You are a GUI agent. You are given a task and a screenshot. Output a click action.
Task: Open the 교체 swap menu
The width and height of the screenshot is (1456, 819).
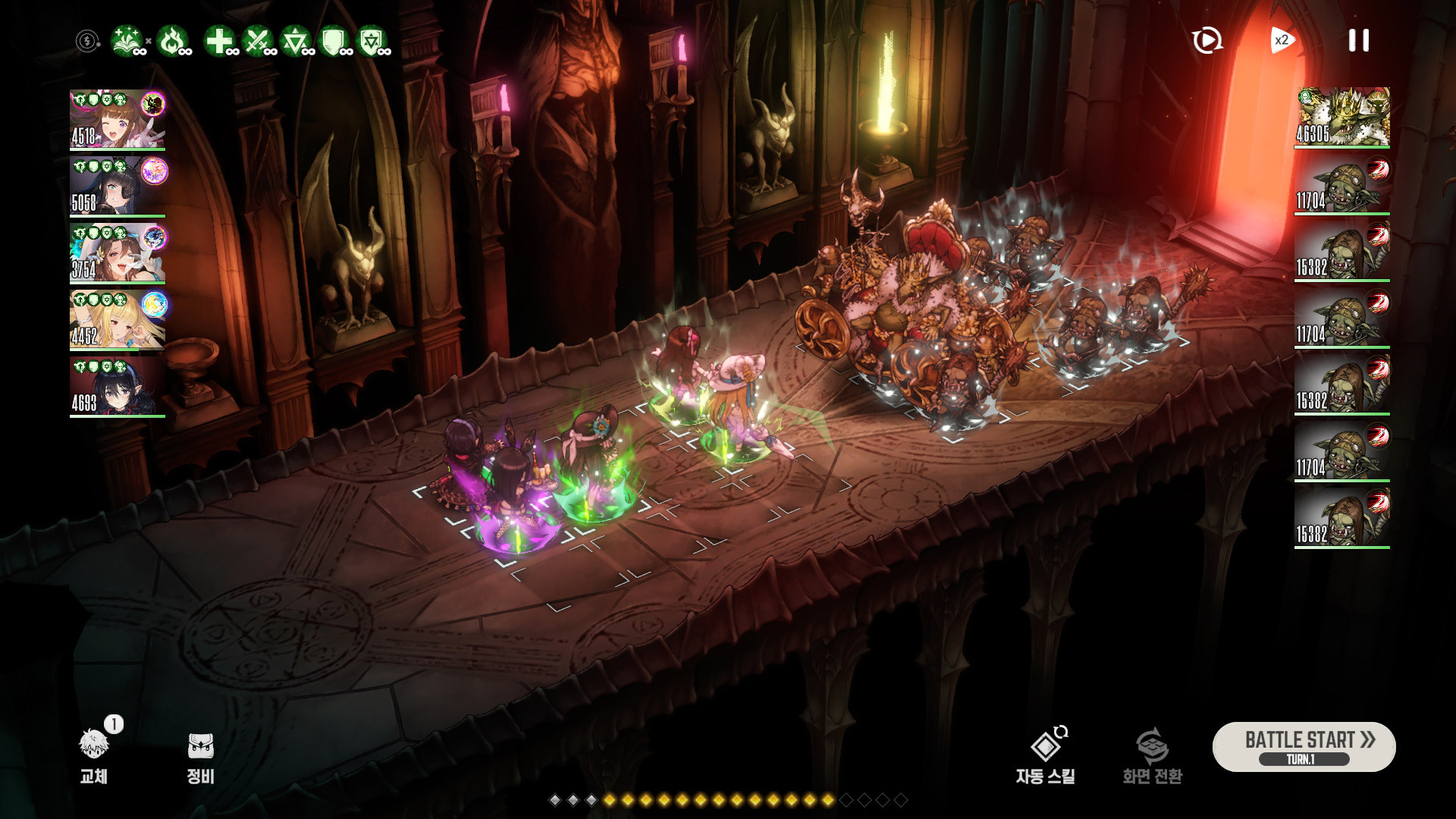(x=94, y=754)
